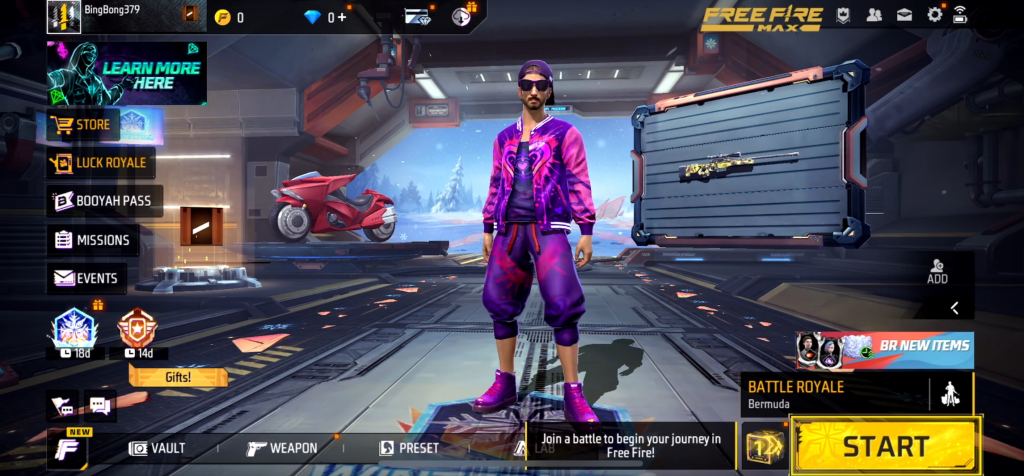
Task: Claim the Gifts! label
Action: pyautogui.click(x=178, y=377)
